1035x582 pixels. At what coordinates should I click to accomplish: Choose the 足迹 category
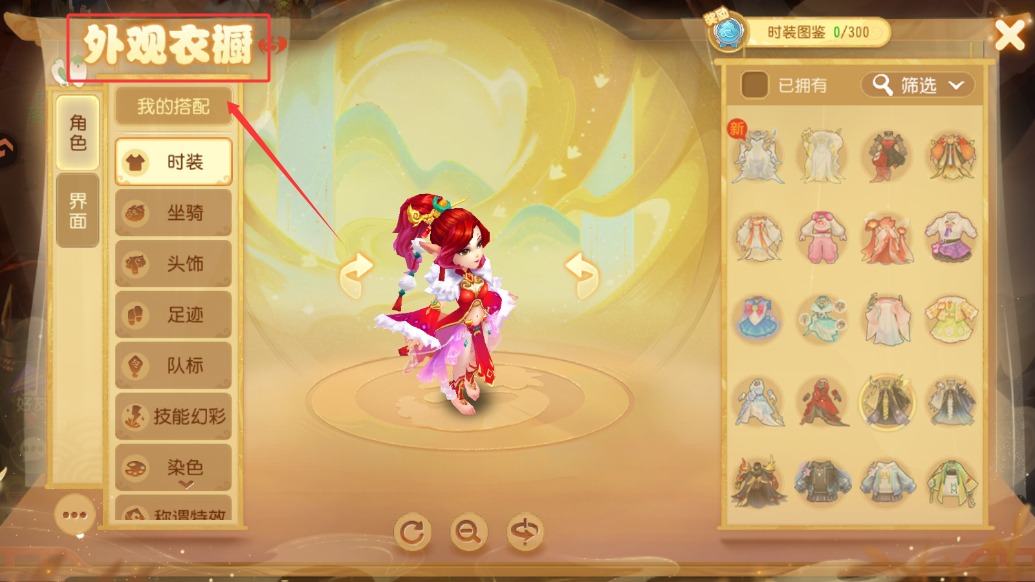[x=173, y=315]
